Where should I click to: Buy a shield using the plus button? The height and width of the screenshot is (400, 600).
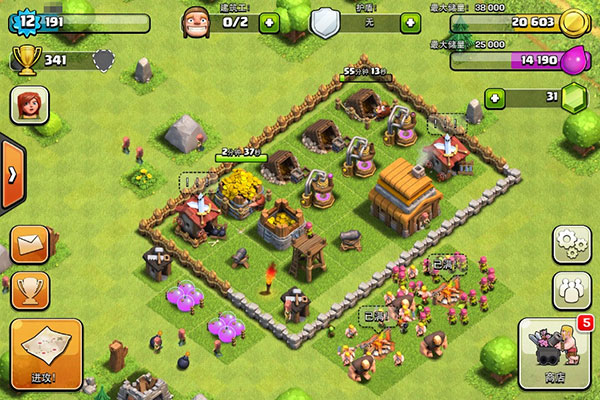[x=410, y=22]
